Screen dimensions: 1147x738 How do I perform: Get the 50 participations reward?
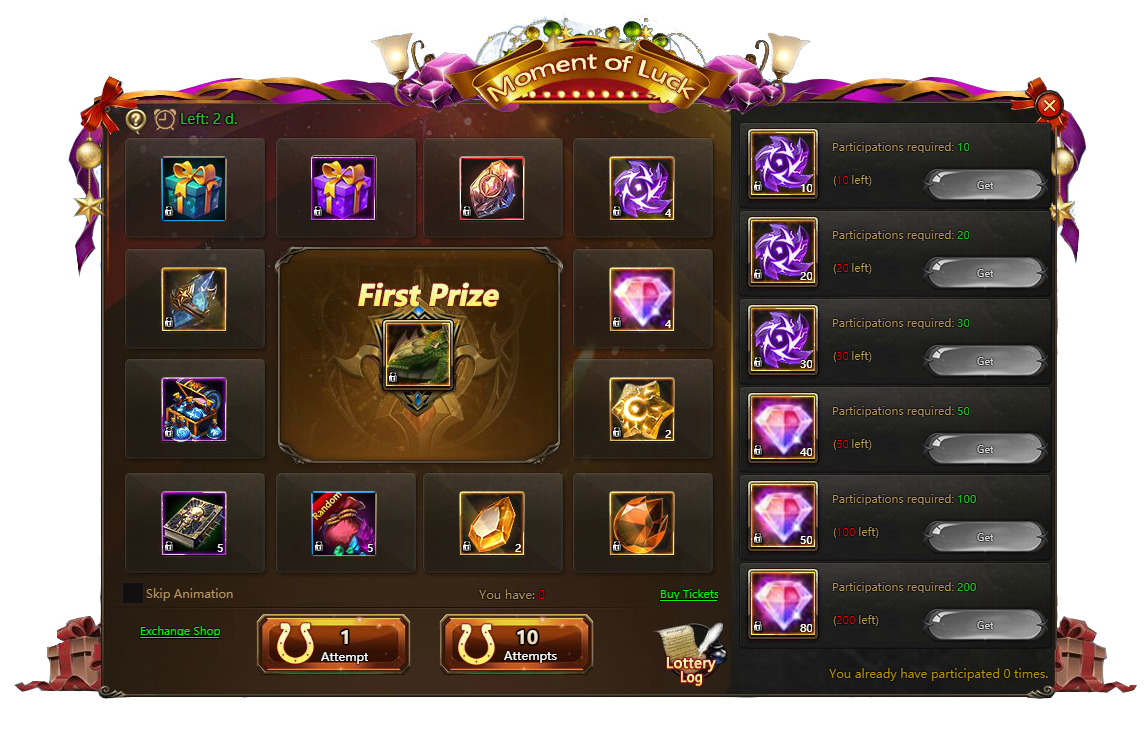coord(984,449)
